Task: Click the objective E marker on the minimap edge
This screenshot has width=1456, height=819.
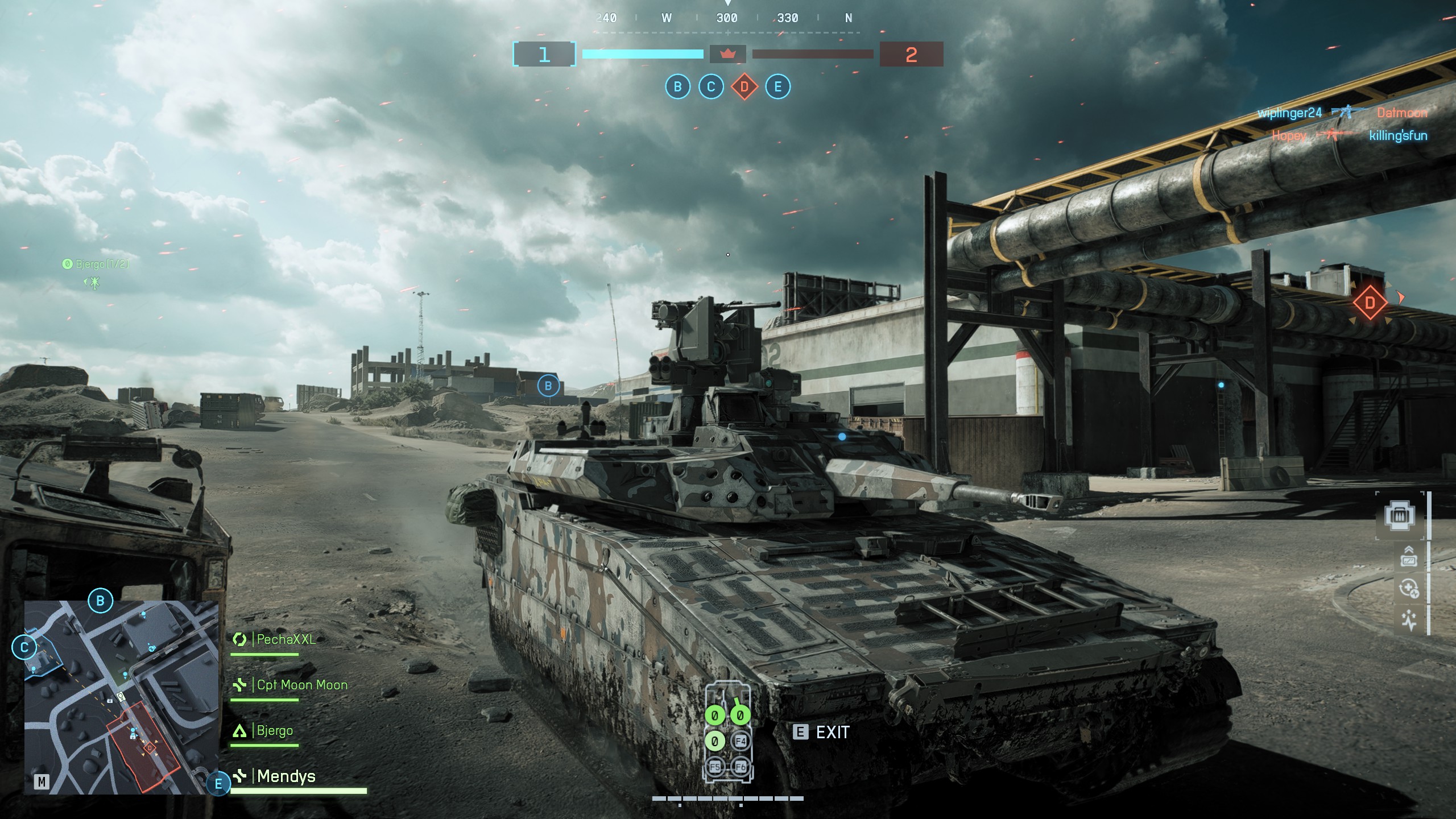Action: 218,784
